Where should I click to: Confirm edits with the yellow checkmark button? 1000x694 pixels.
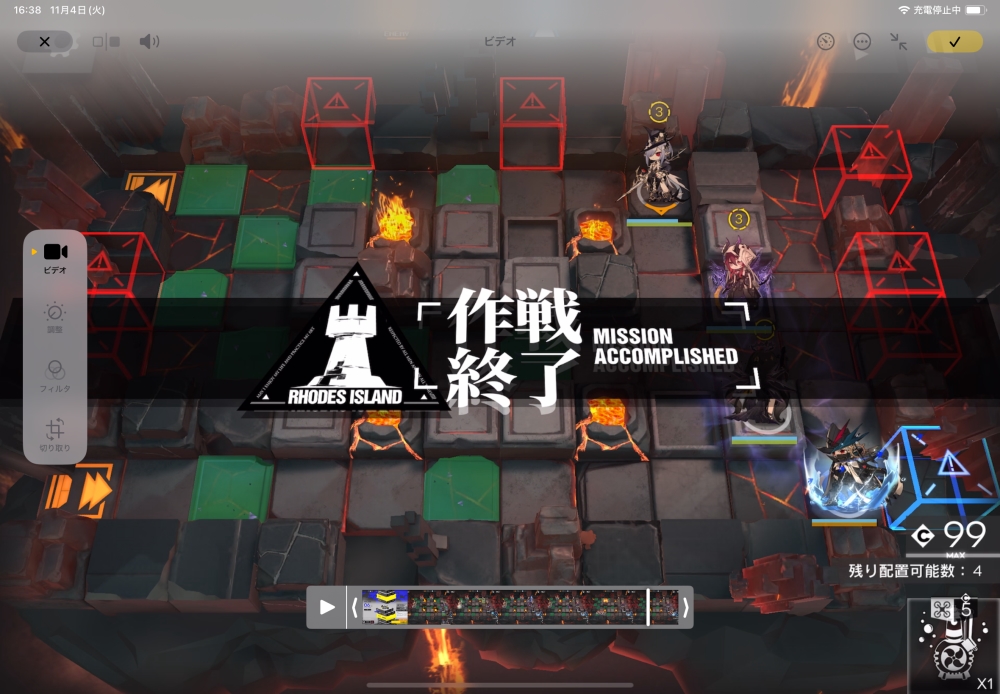pyautogui.click(x=954, y=42)
